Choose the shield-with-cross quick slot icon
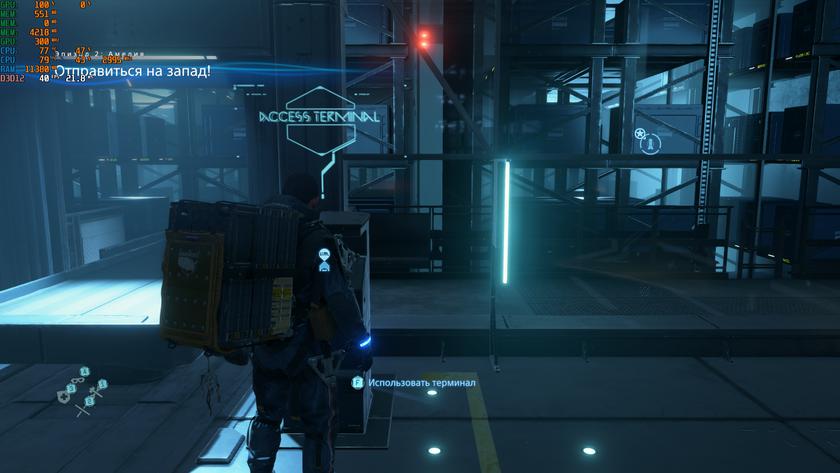 point(64,395)
